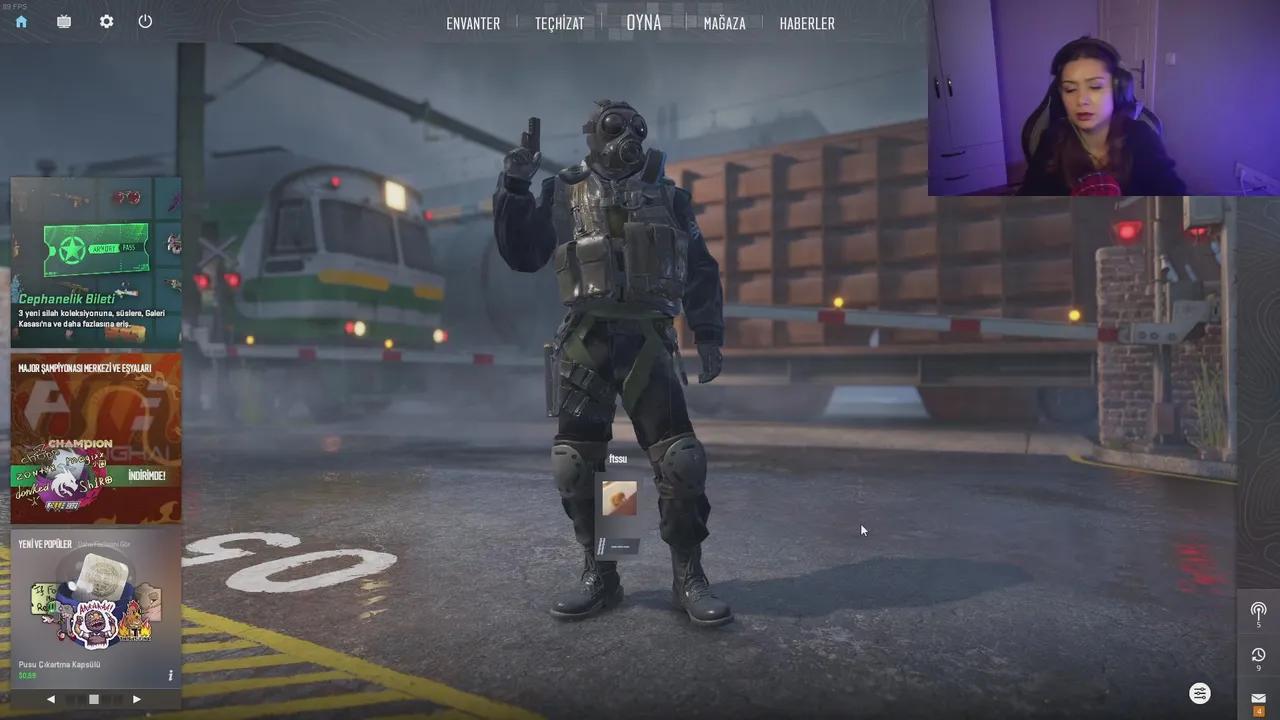Click the Power quit icon
Screen dimensions: 1280x720
(145, 21)
